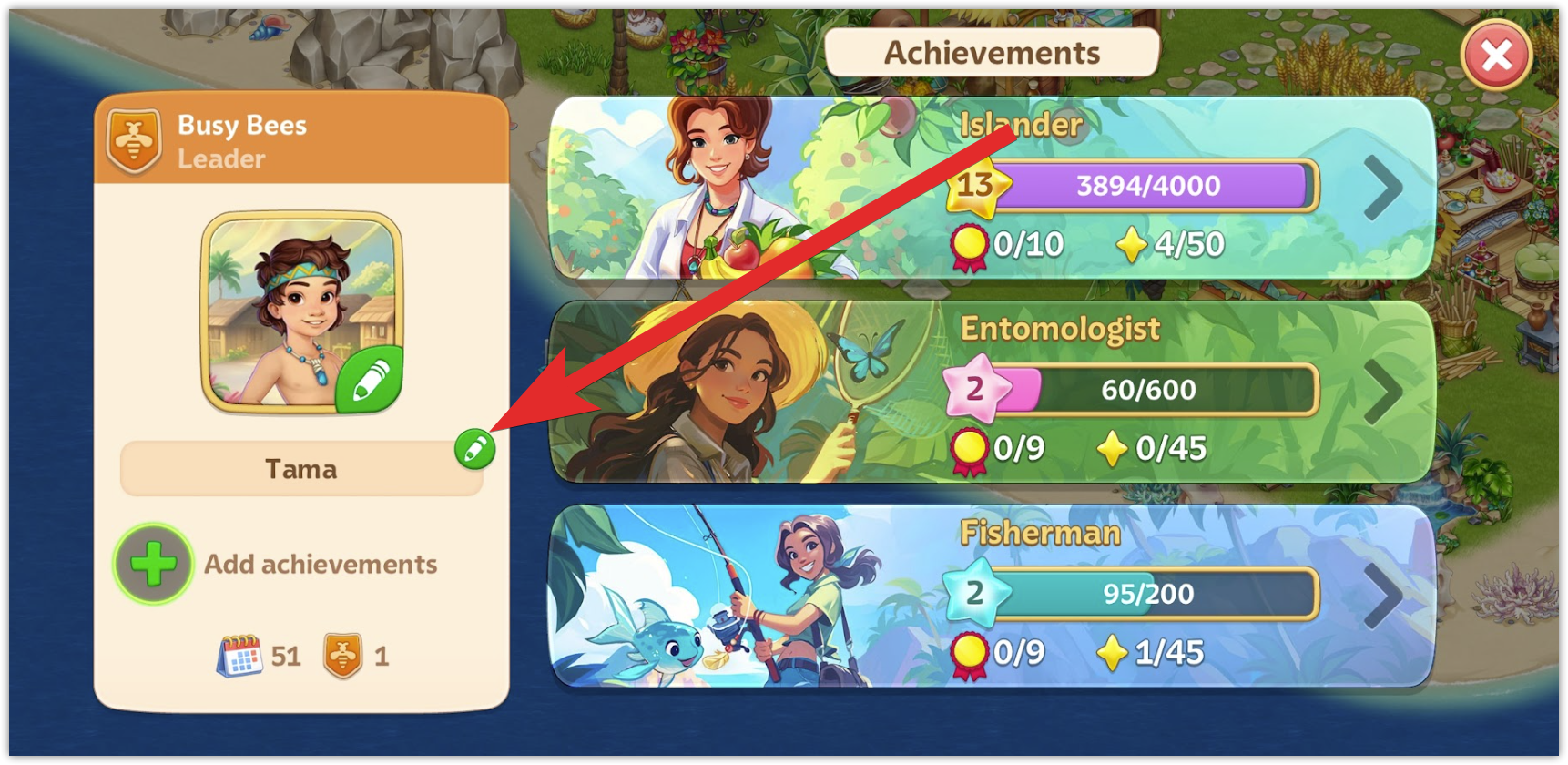Screen dimensions: 1568x765
Task: Edit the player name Tama
Action: coord(474,449)
